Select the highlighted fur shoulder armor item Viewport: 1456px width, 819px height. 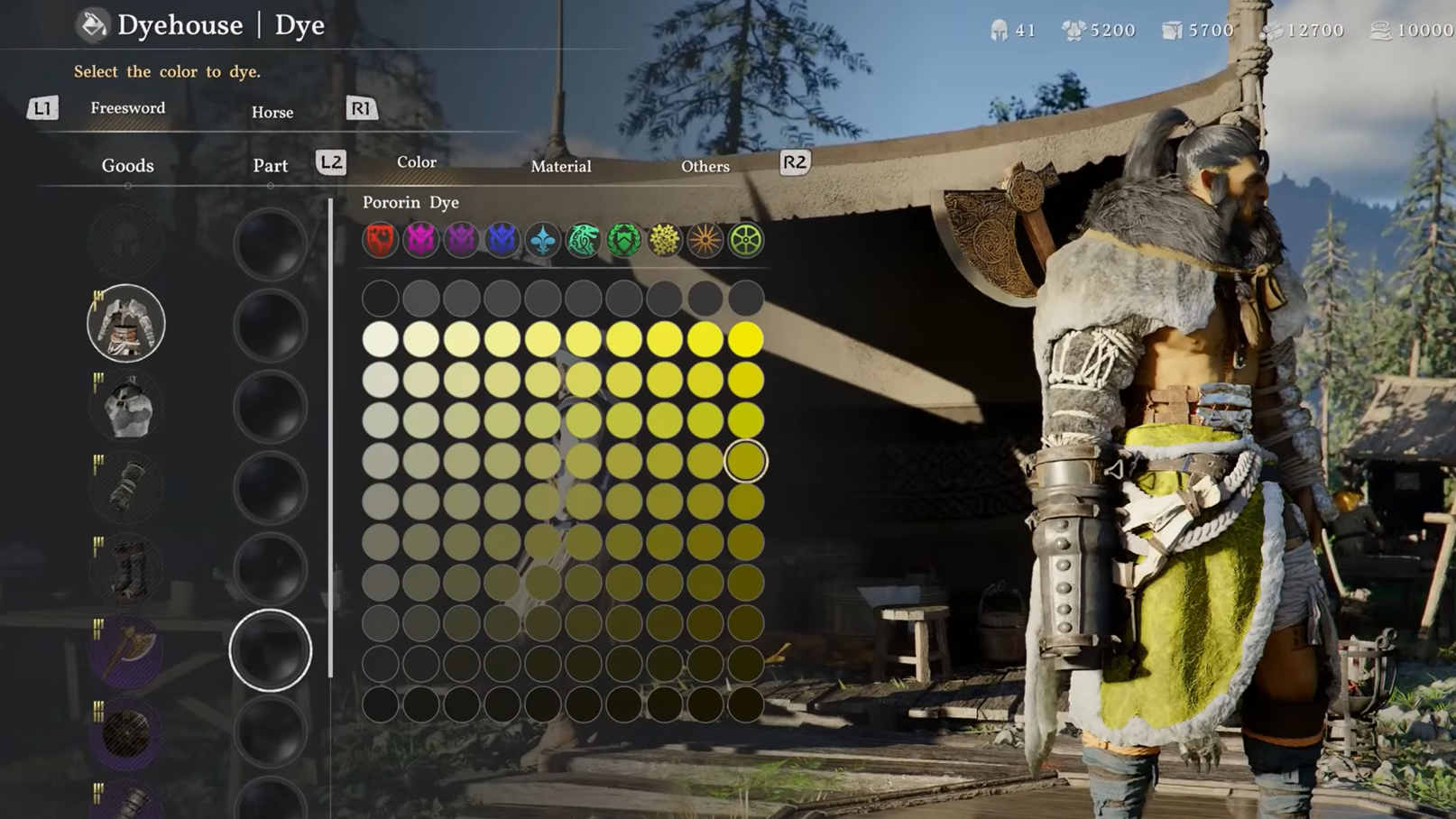(x=126, y=323)
